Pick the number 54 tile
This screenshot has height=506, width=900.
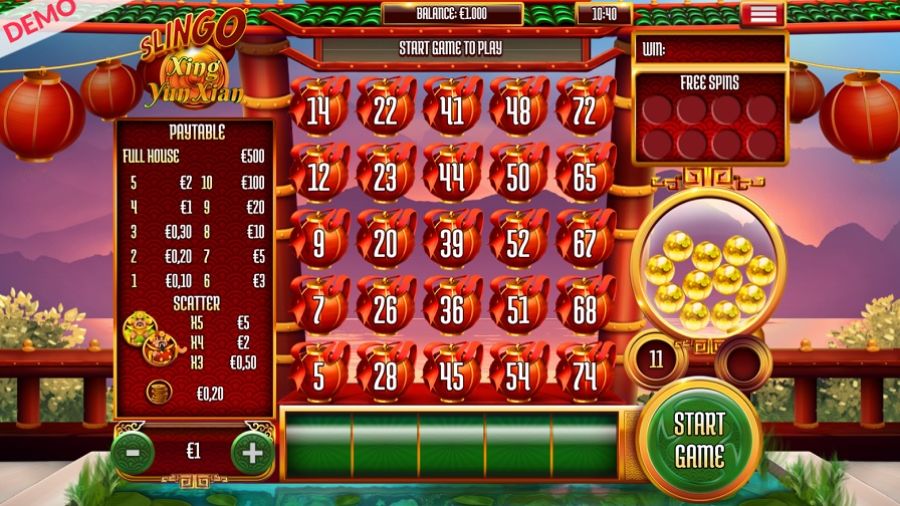coord(519,376)
